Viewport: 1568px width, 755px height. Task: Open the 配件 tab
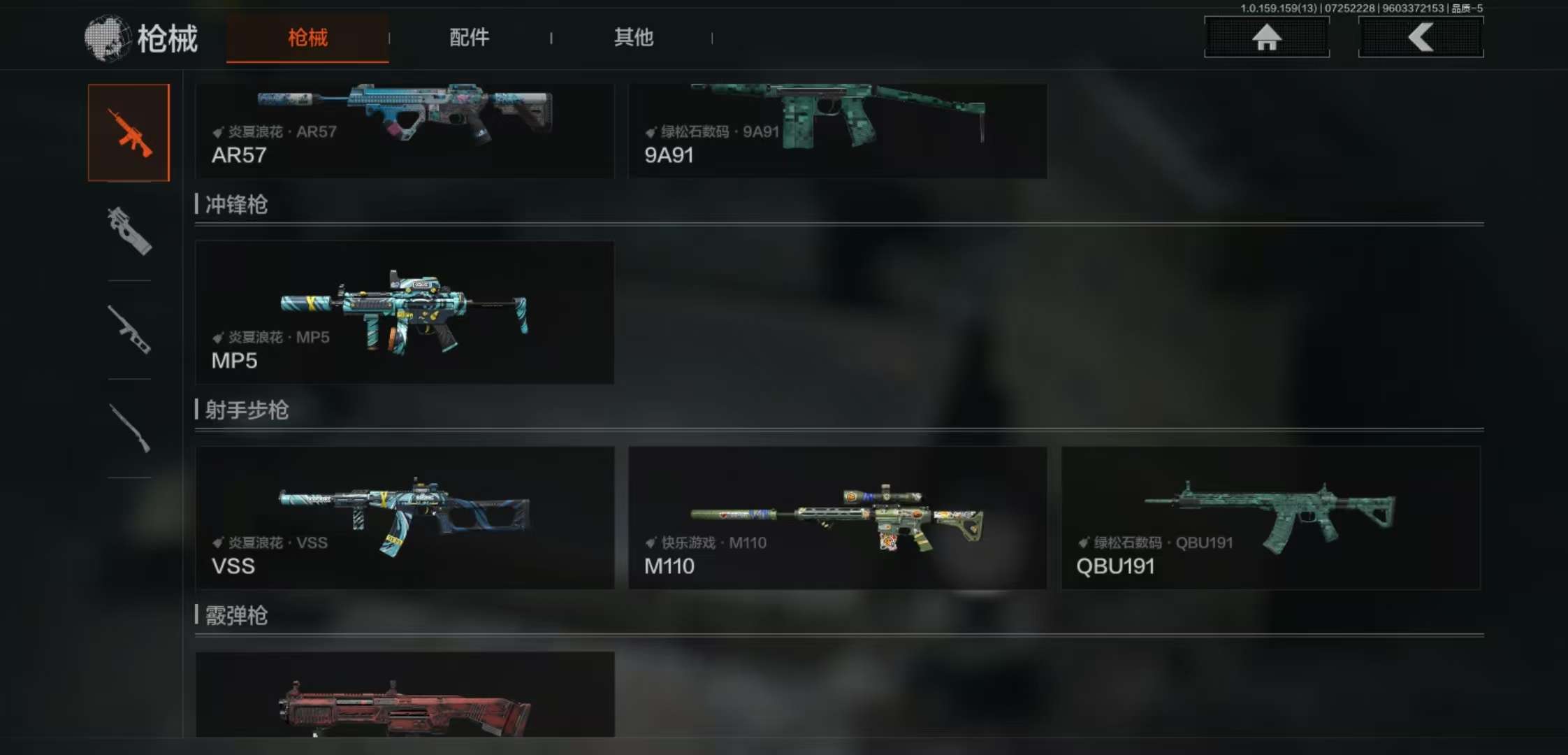(469, 38)
